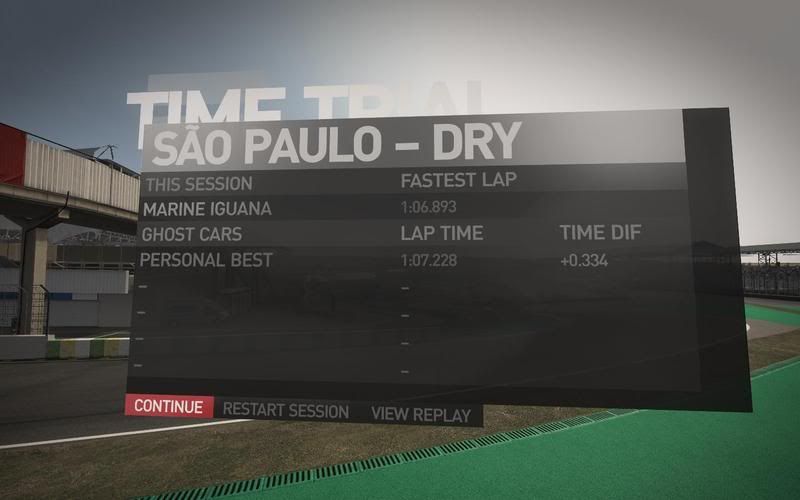Open View Replay
The image size is (800, 500).
(x=421, y=414)
